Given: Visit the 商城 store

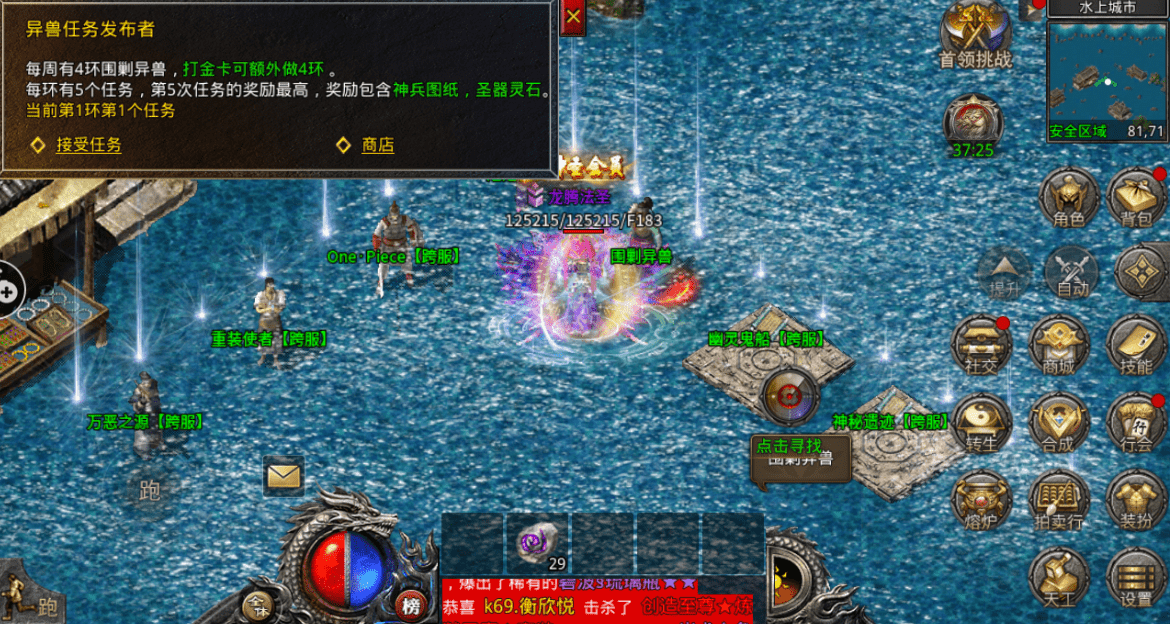Looking at the screenshot, I should click(1058, 346).
